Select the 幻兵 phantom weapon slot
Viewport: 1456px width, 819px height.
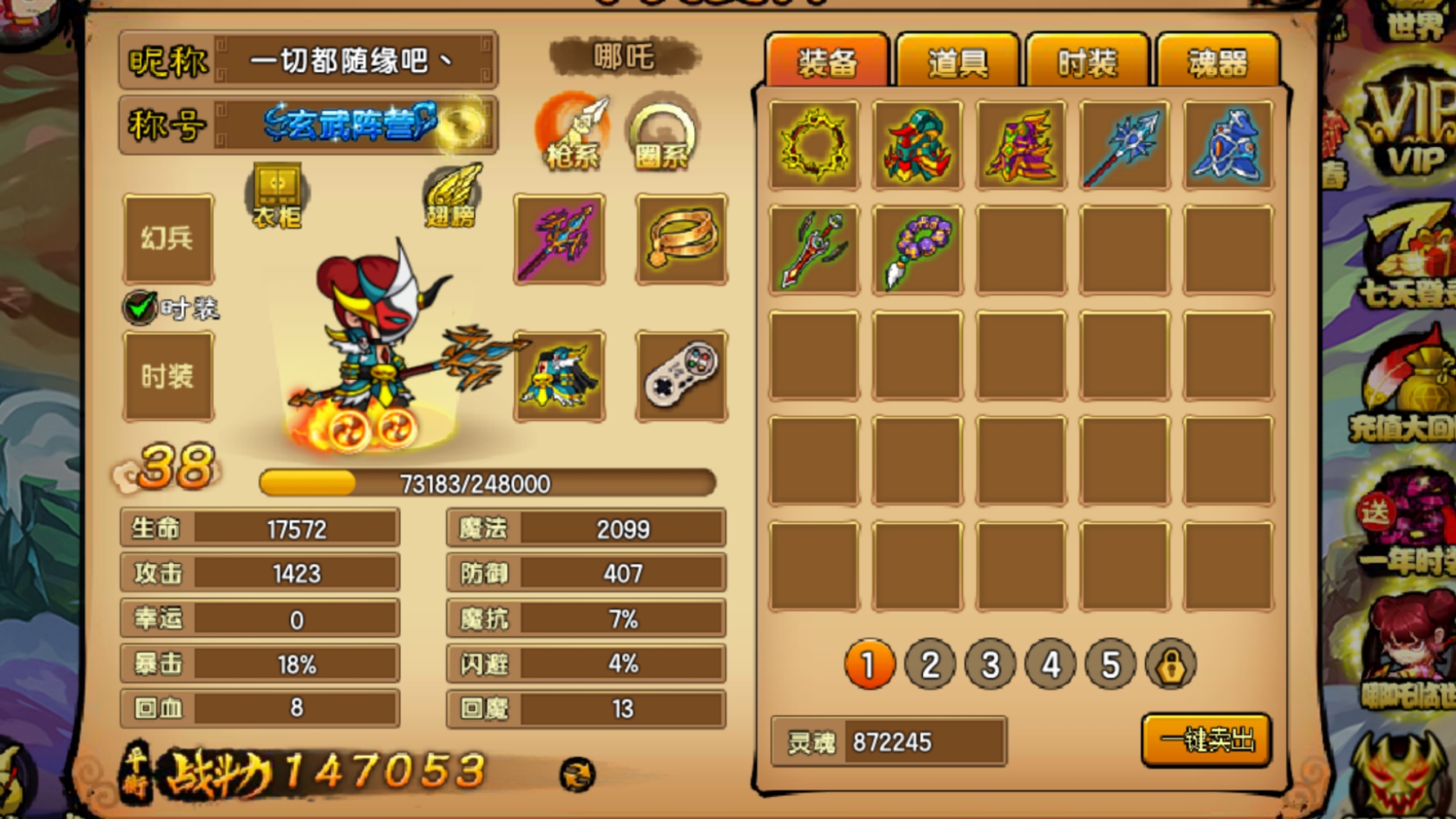[x=168, y=239]
